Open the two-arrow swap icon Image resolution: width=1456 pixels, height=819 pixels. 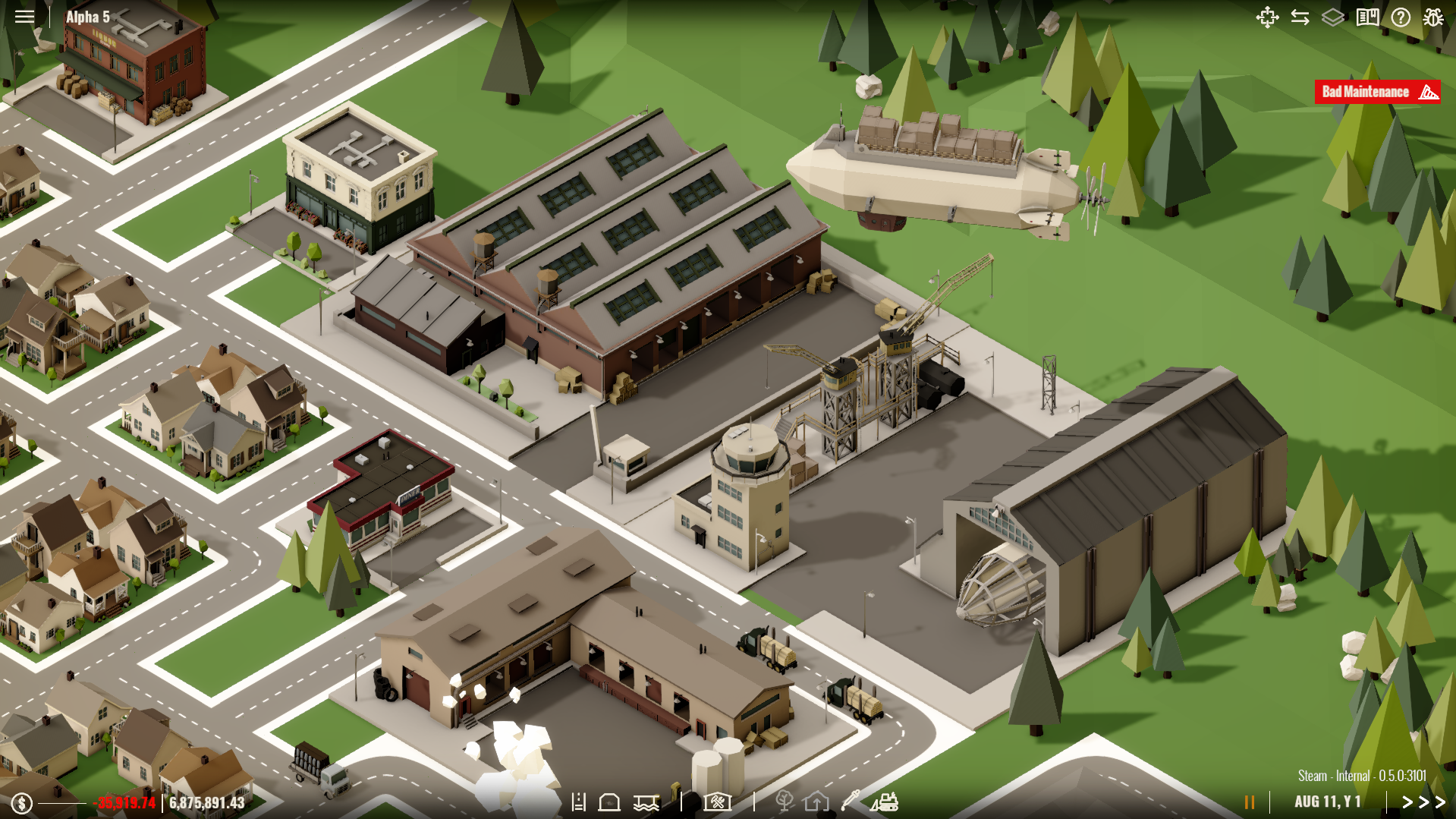1300,17
